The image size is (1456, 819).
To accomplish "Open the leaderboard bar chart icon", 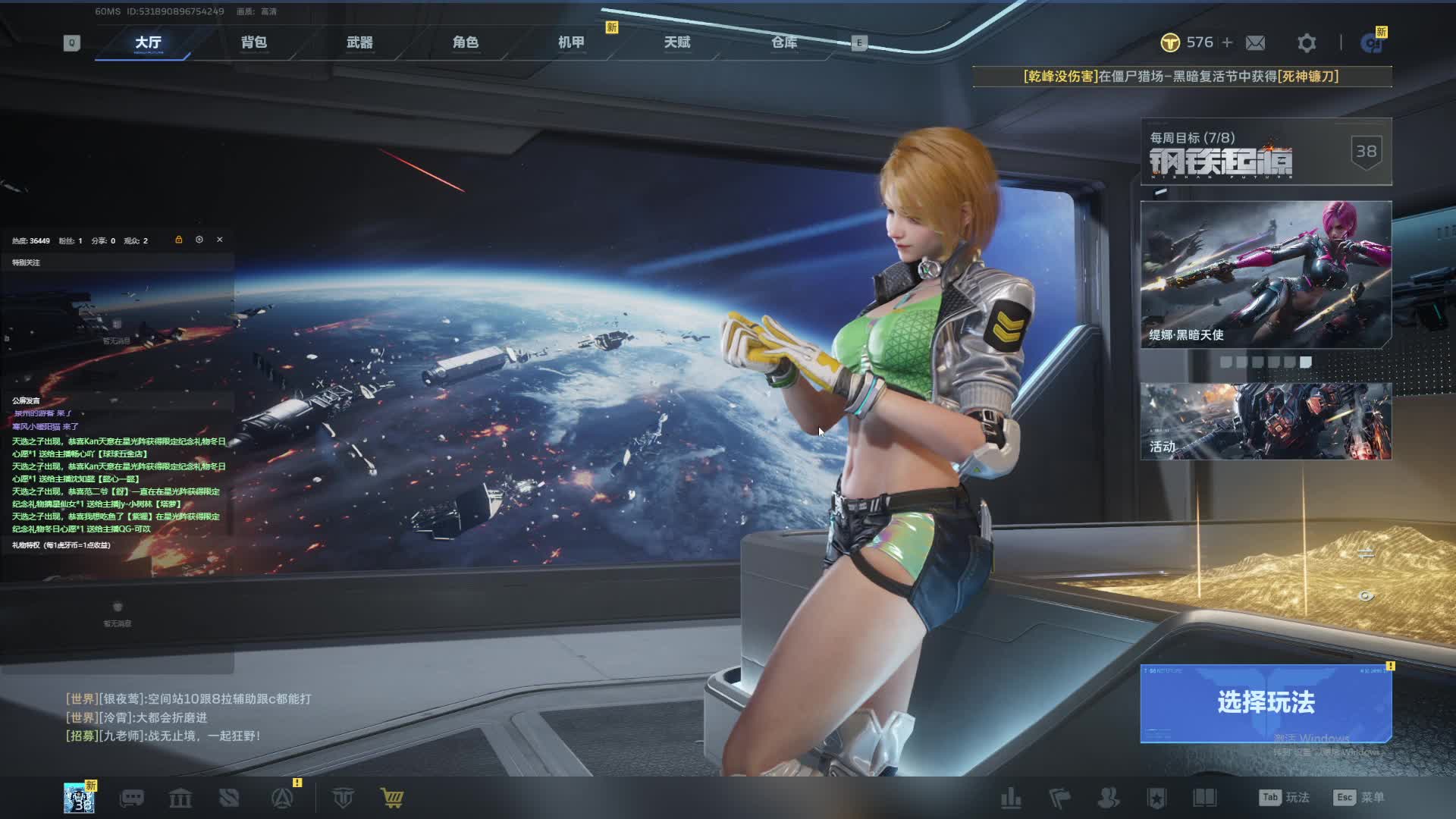I will [1011, 798].
